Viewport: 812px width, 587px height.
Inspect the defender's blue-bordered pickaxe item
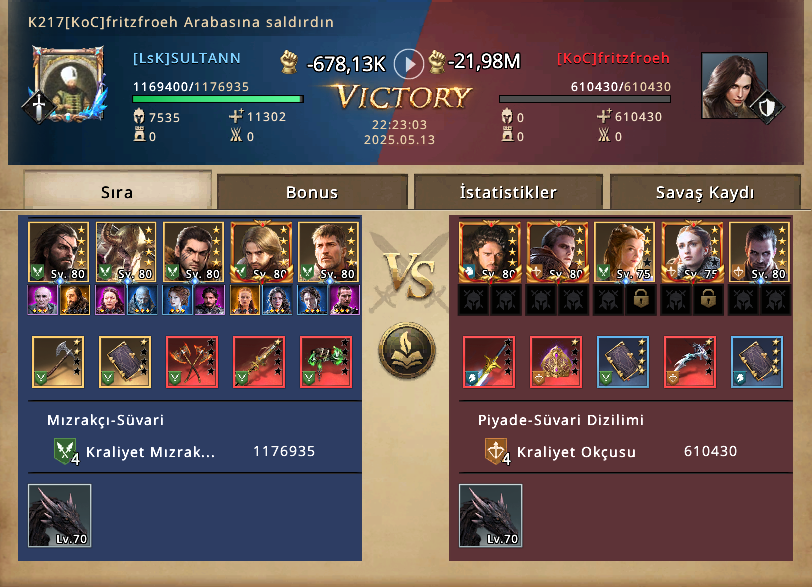pyautogui.click(x=688, y=362)
